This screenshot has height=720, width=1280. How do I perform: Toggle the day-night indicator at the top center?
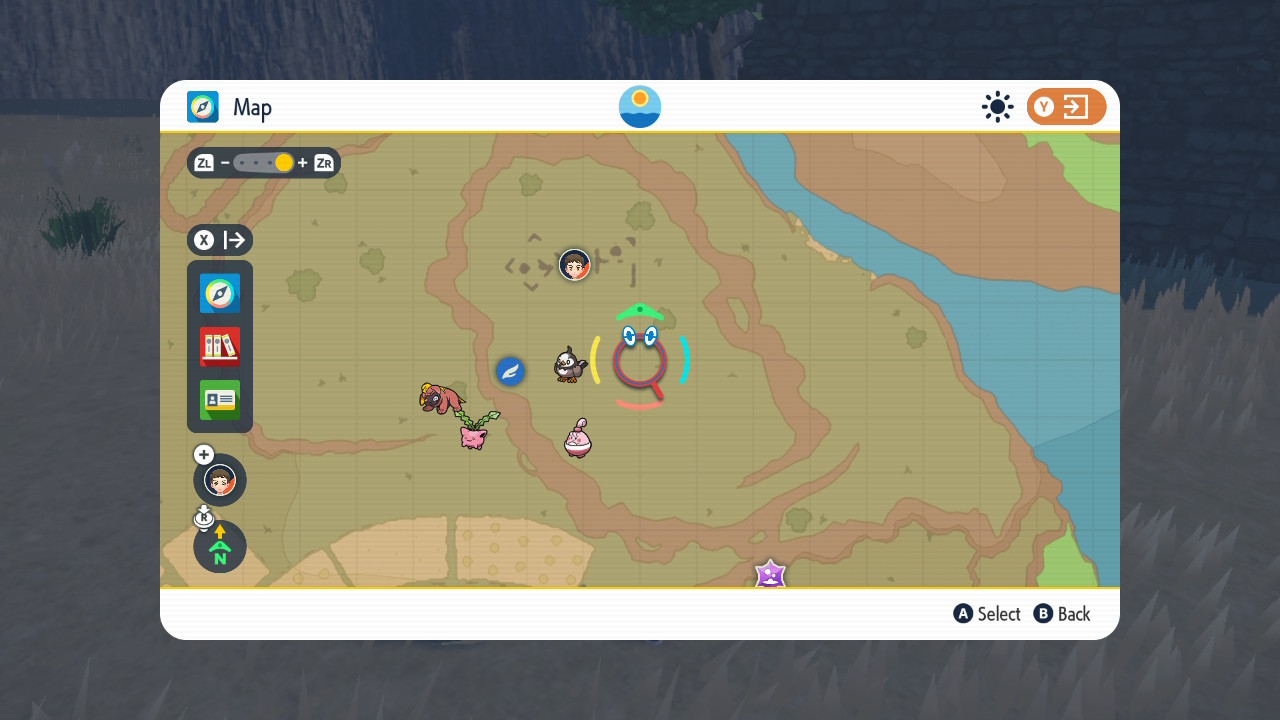639,106
